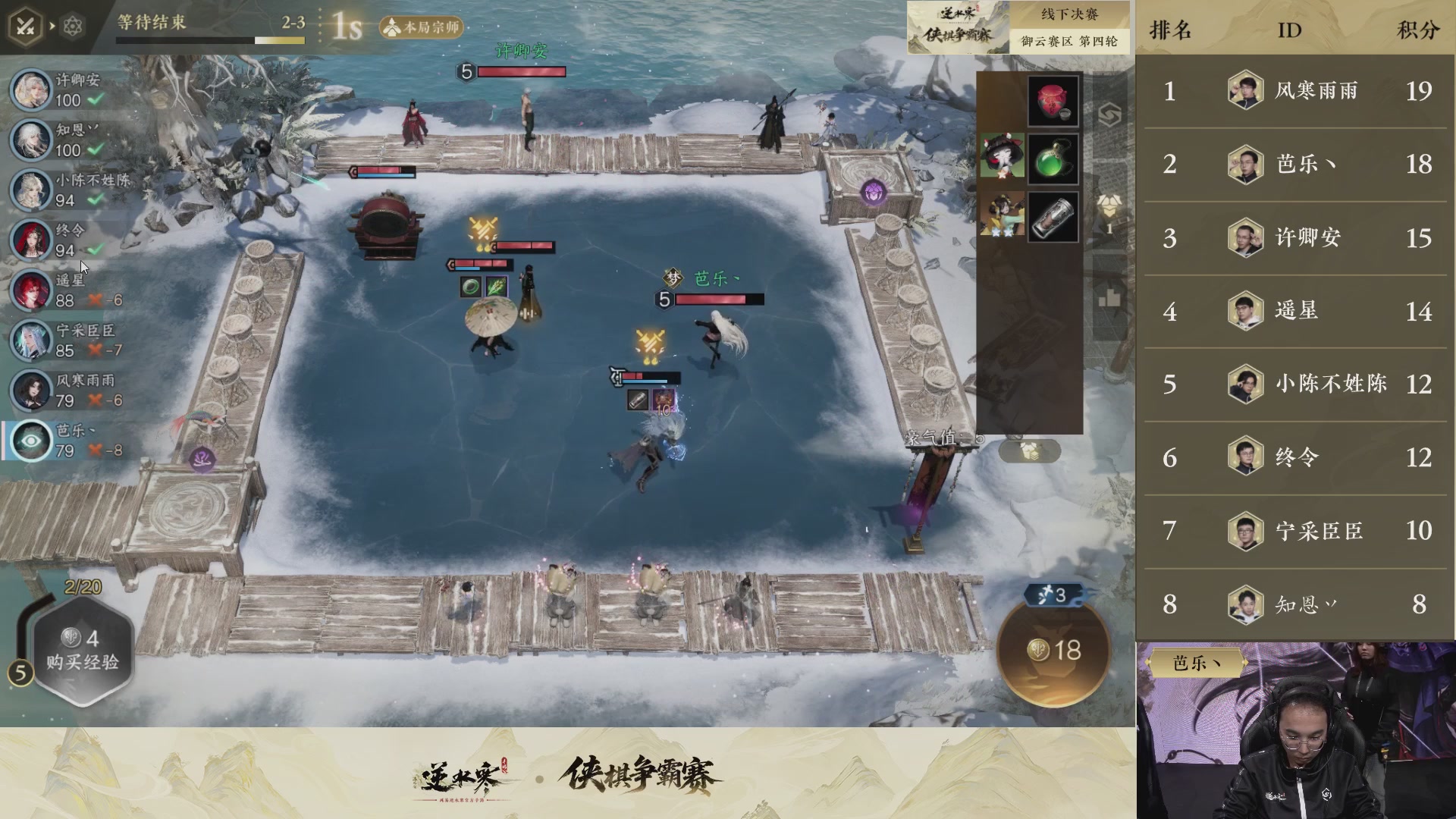Viewport: 1456px width, 819px height.
Task: Click the red jar item in the item panel
Action: coord(1053,99)
